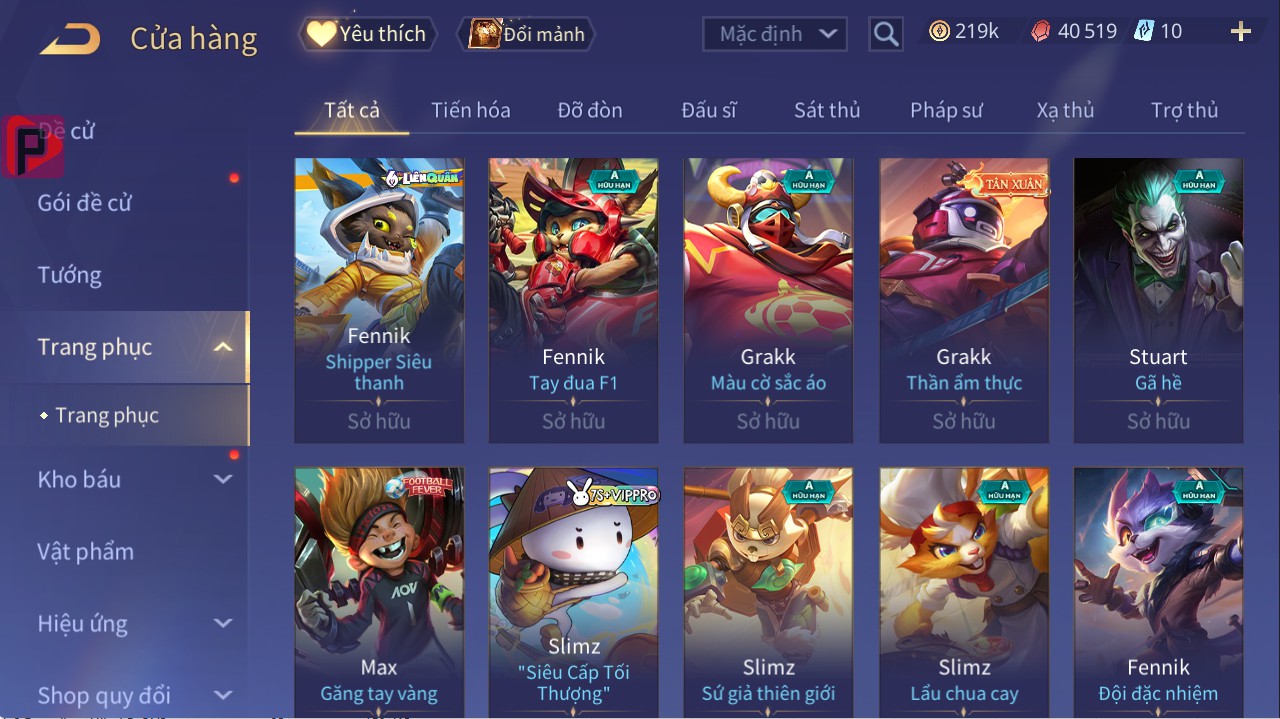This screenshot has width=1280, height=719.
Task: View the Trợ thủ tab
Action: click(x=1184, y=110)
